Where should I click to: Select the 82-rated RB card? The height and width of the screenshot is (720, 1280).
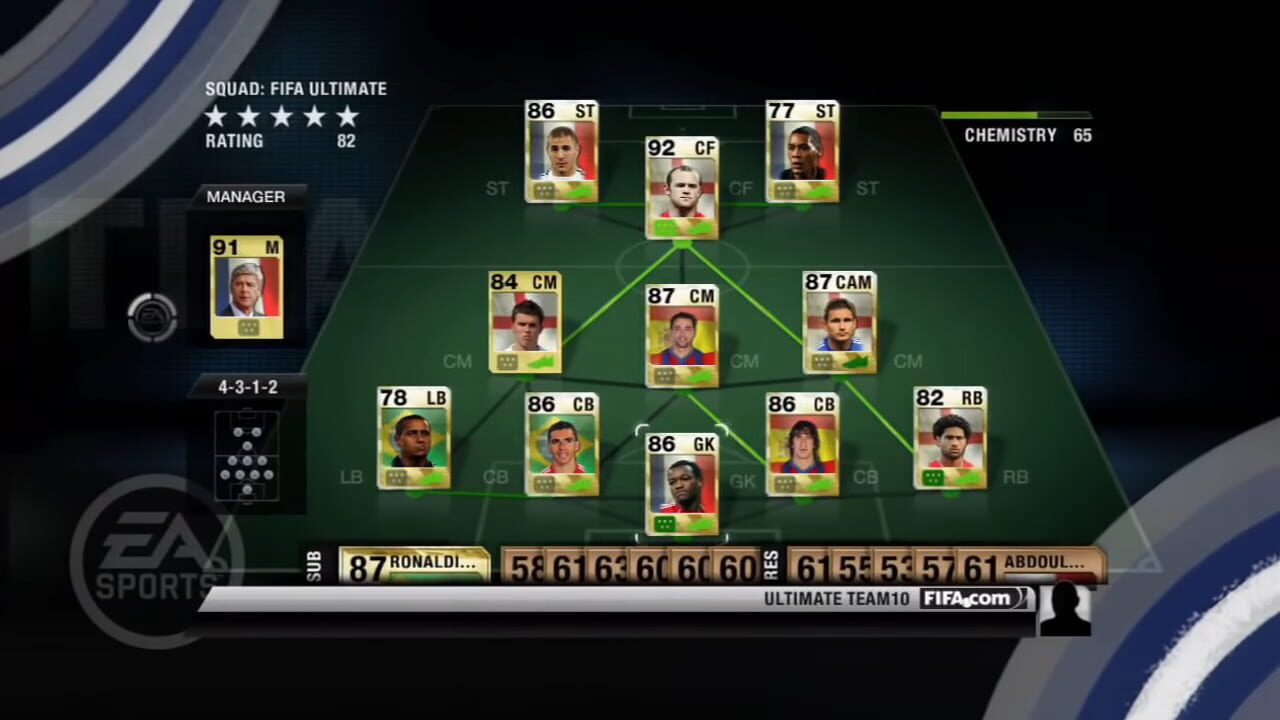tap(950, 440)
